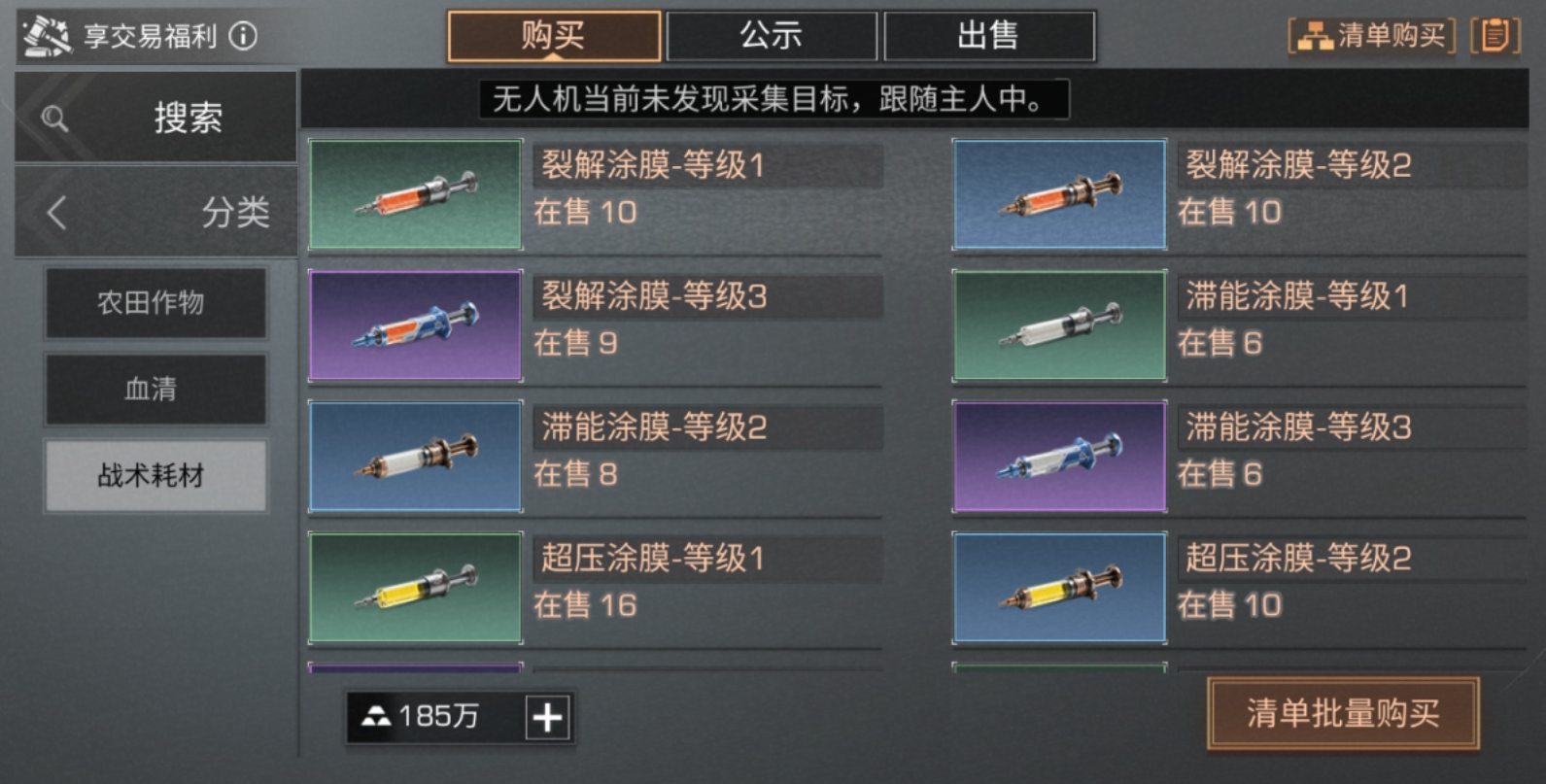Switch filter to 农田作物 category

click(x=155, y=303)
